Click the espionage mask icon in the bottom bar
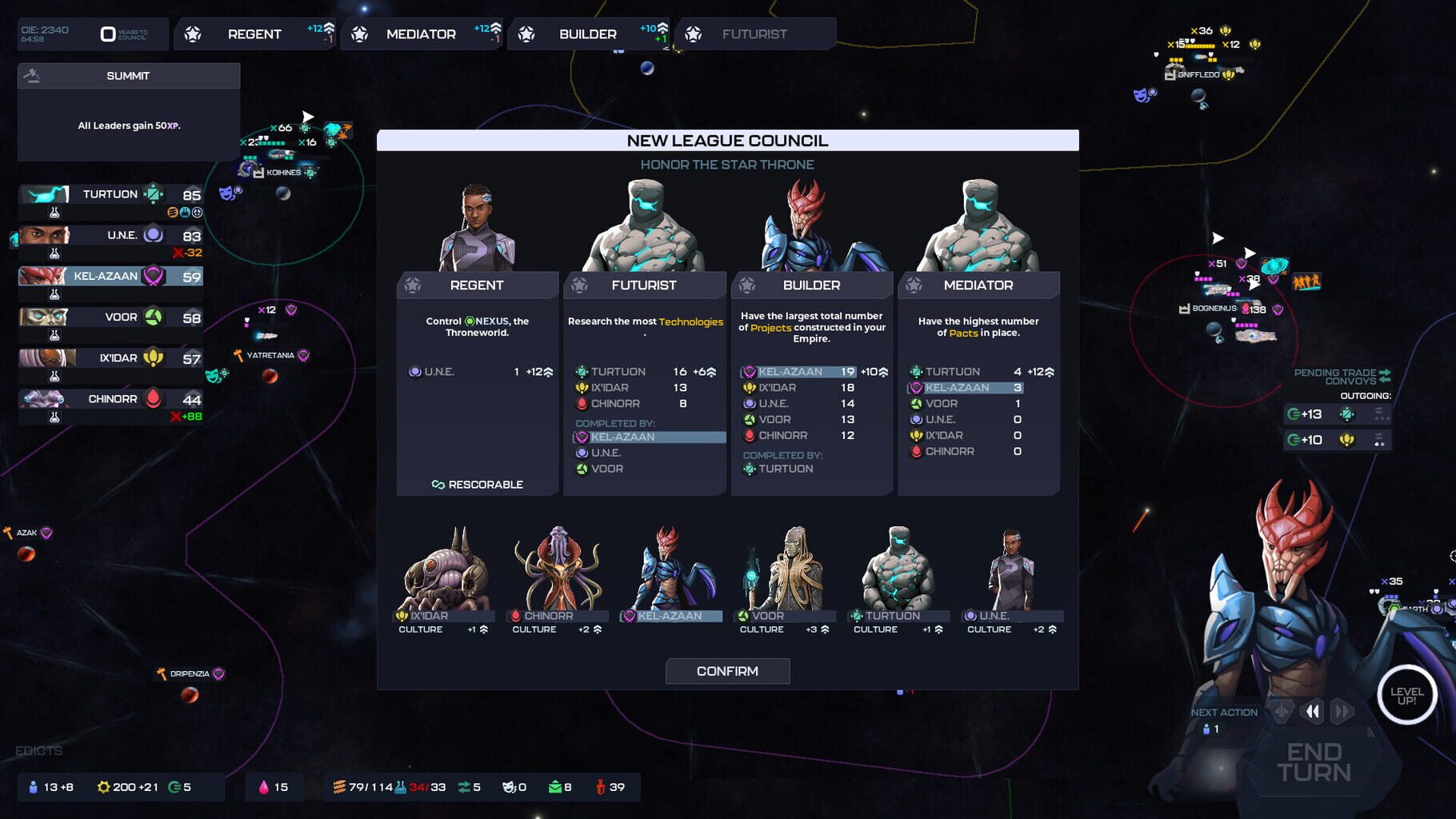The image size is (1456, 819). (508, 787)
